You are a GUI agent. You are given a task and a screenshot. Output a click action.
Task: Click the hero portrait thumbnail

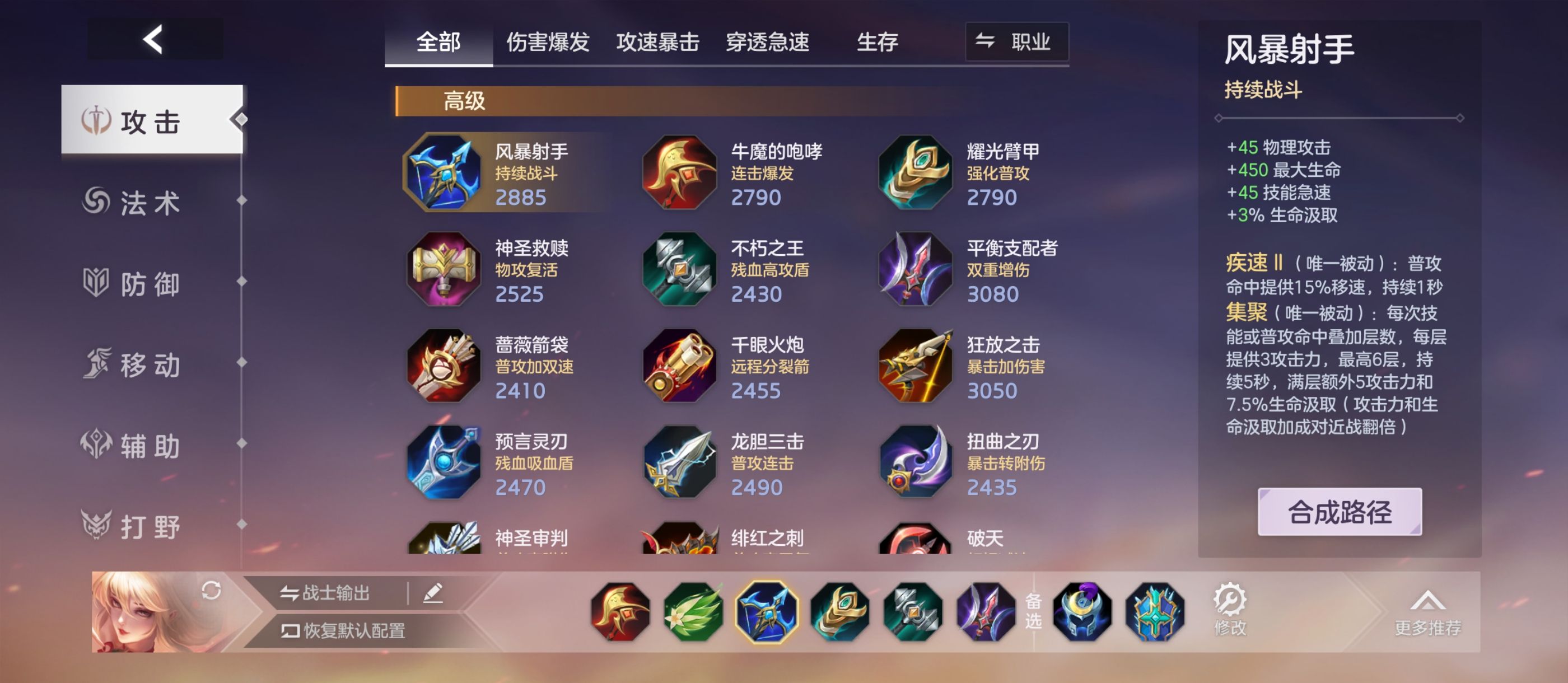[131, 612]
